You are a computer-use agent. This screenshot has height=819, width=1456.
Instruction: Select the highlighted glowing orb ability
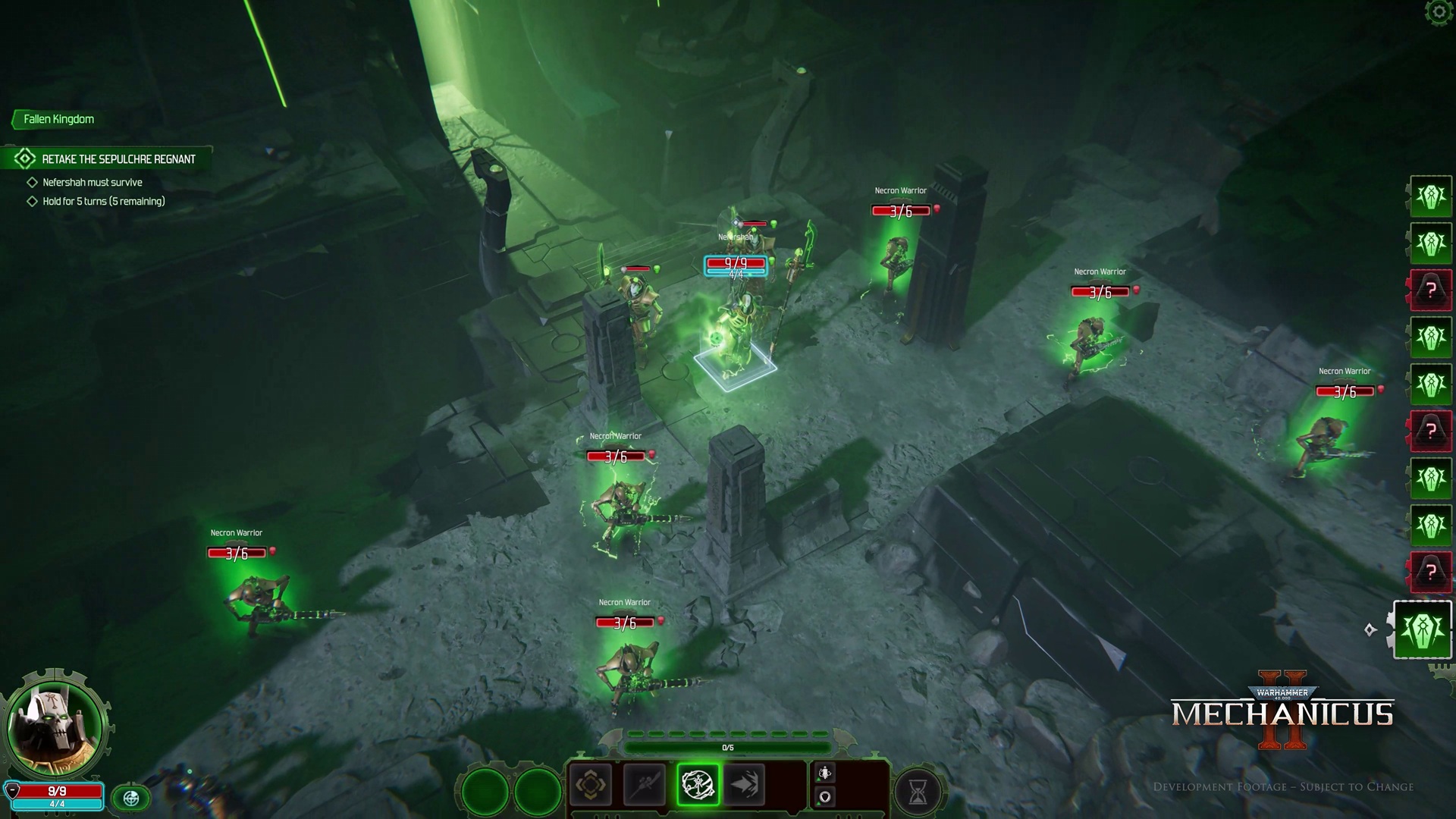tap(697, 785)
